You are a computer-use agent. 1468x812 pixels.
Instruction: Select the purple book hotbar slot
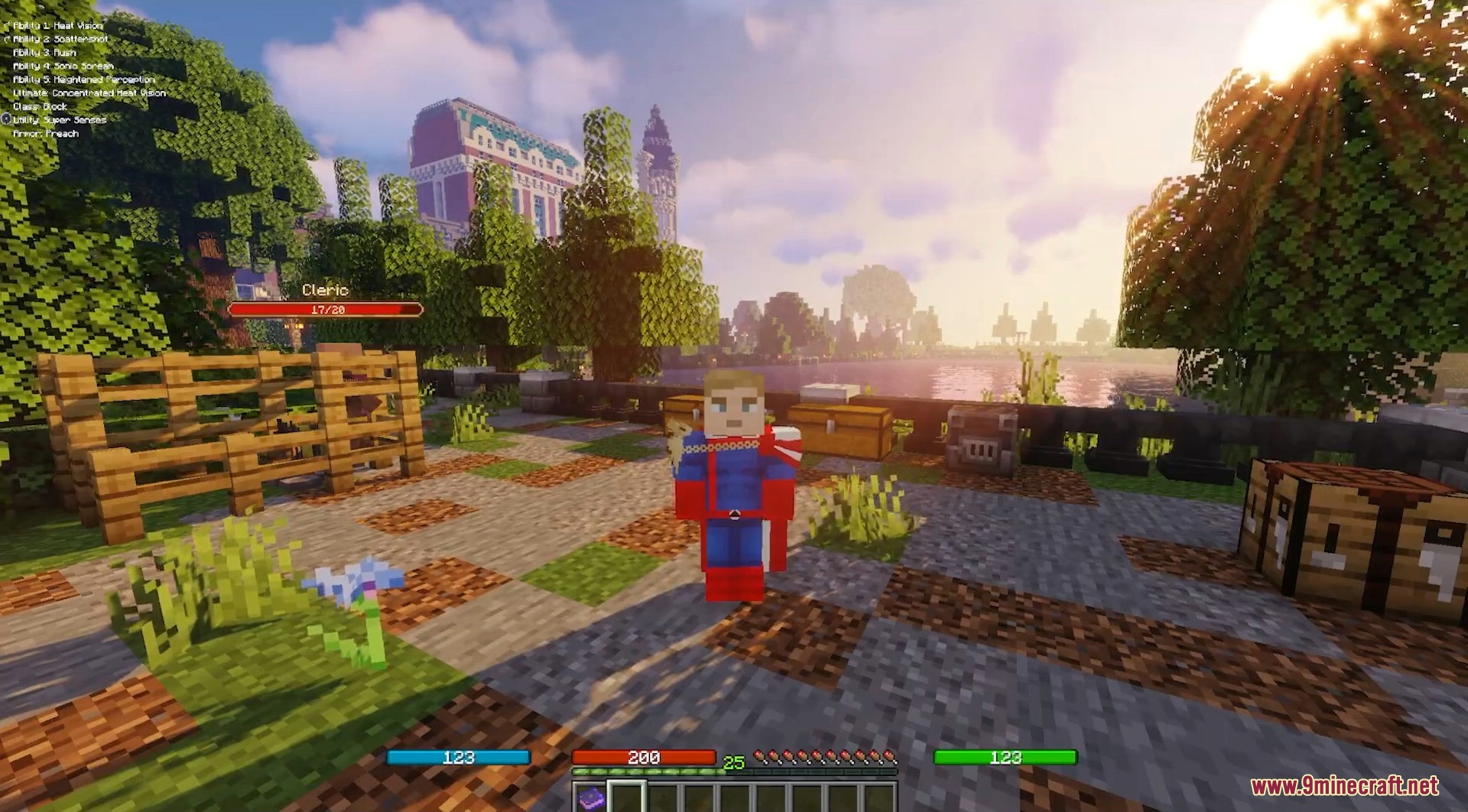(x=589, y=798)
